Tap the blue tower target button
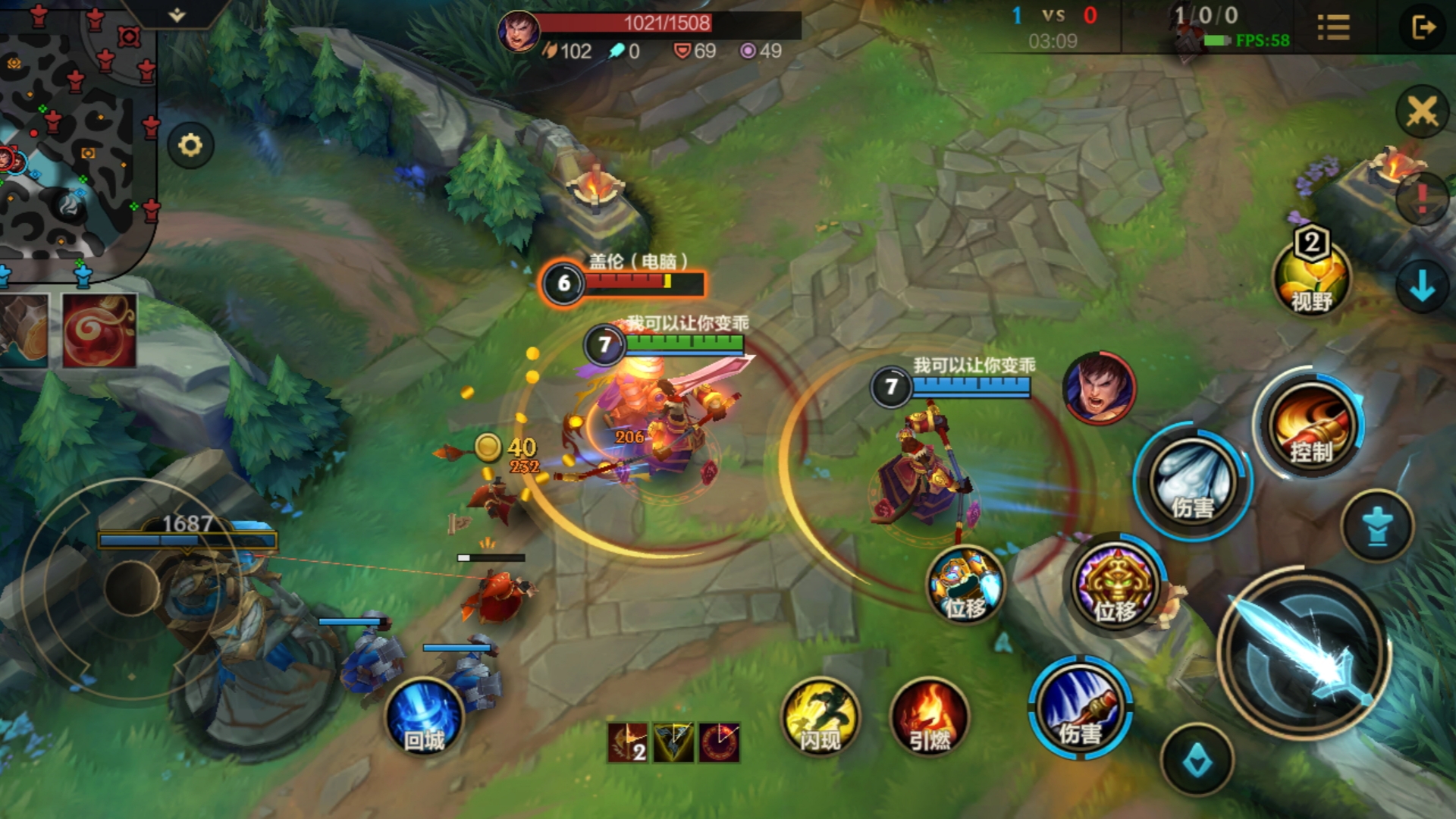Image resolution: width=1456 pixels, height=819 pixels. [x=1377, y=525]
